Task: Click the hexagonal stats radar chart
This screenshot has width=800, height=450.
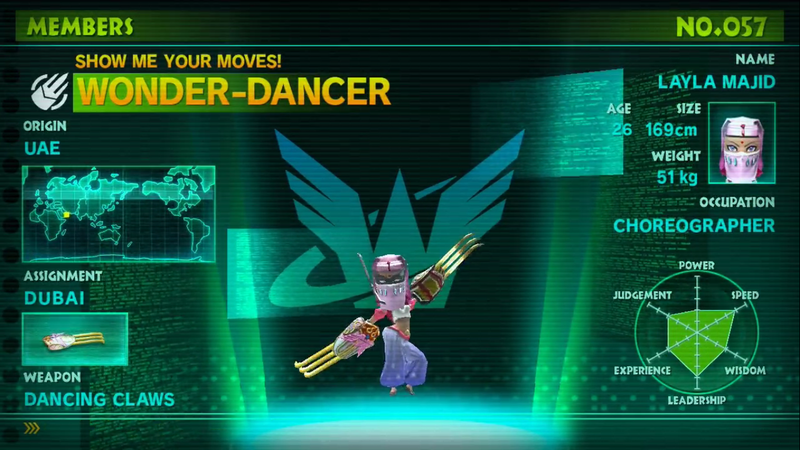Action: [696, 331]
